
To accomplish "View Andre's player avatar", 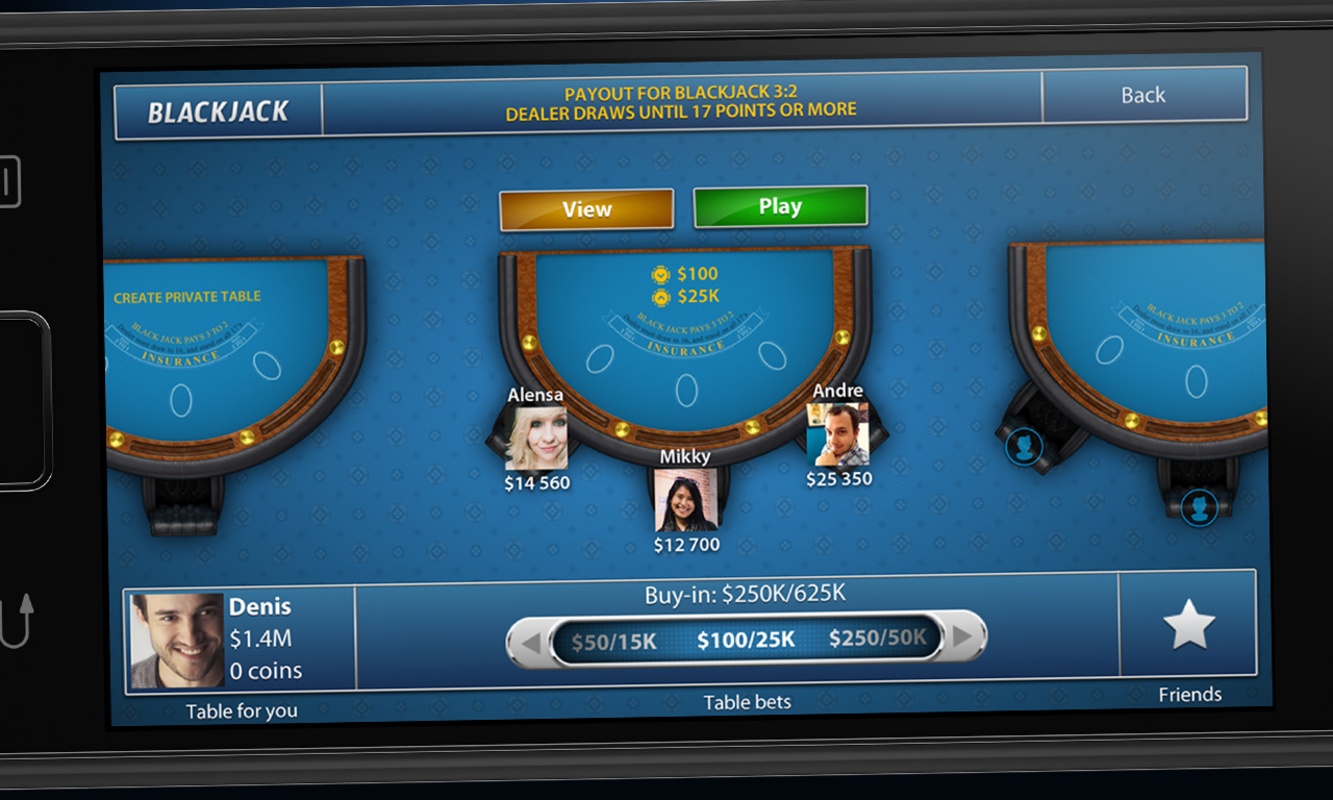I will tap(838, 434).
